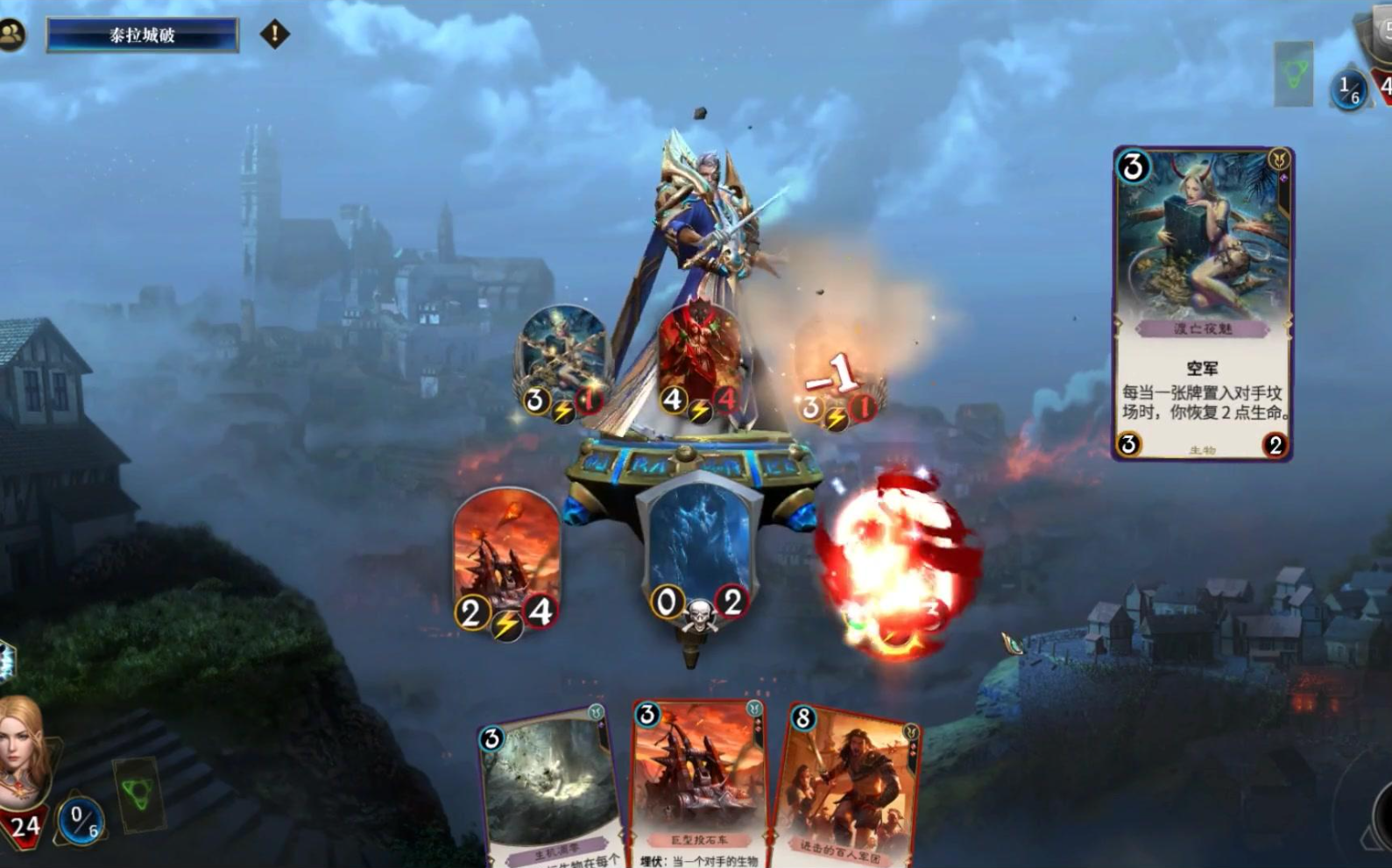The image size is (1392, 868).
Task: Open the opponent's green-symbol deck pile
Action: click(1294, 74)
